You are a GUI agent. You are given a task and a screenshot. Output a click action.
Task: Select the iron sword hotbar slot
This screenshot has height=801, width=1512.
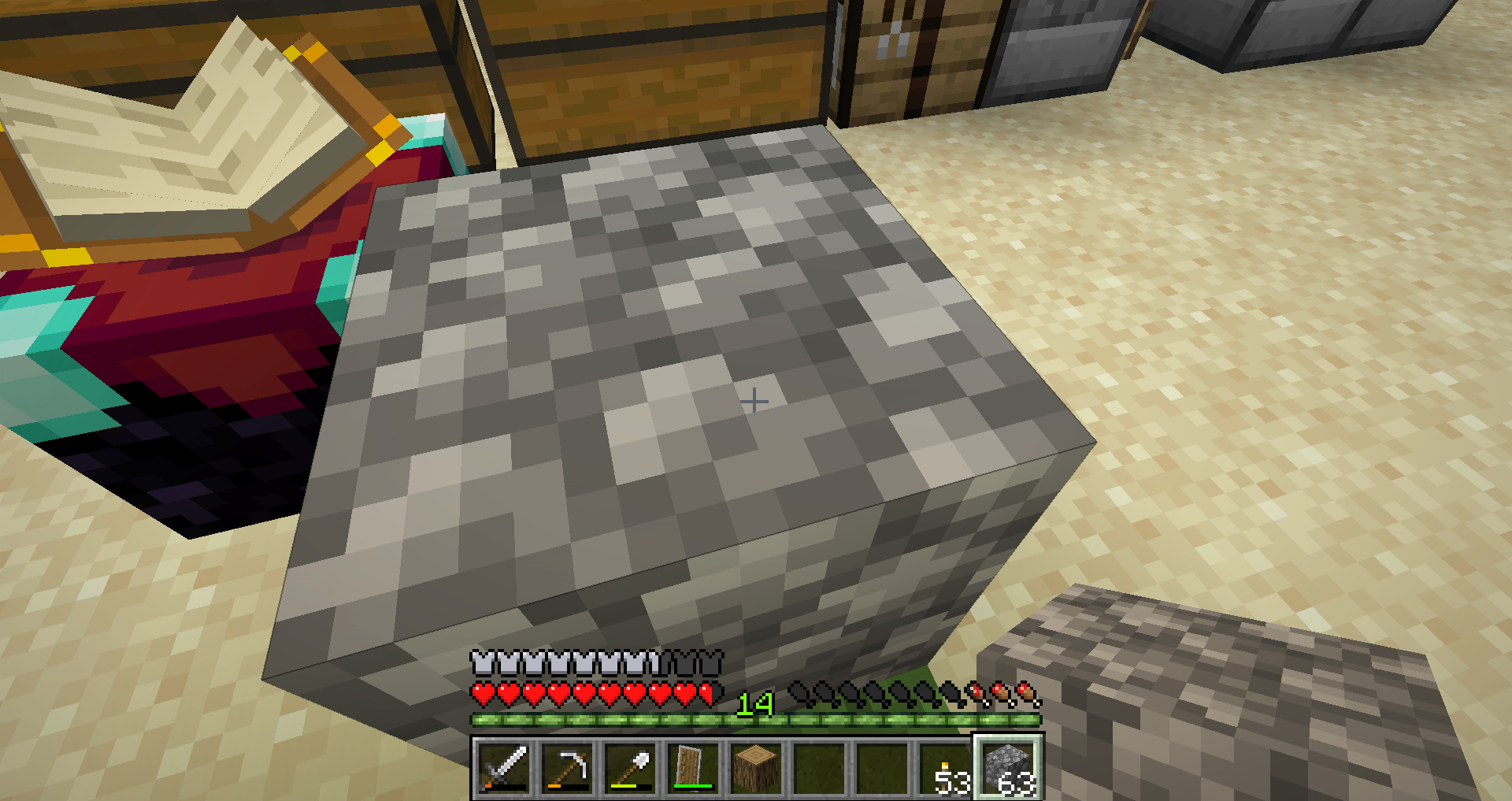coord(505,768)
